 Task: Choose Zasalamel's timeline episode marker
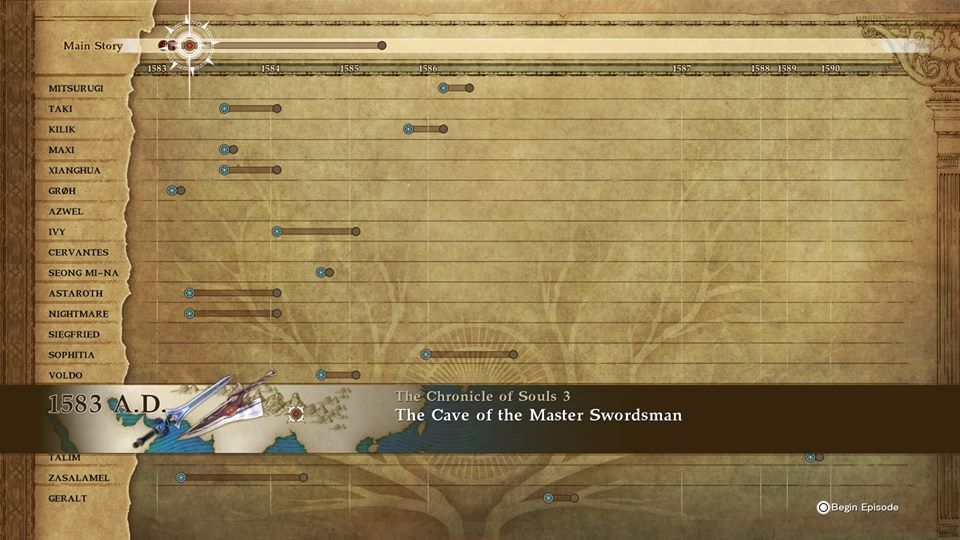click(x=181, y=478)
